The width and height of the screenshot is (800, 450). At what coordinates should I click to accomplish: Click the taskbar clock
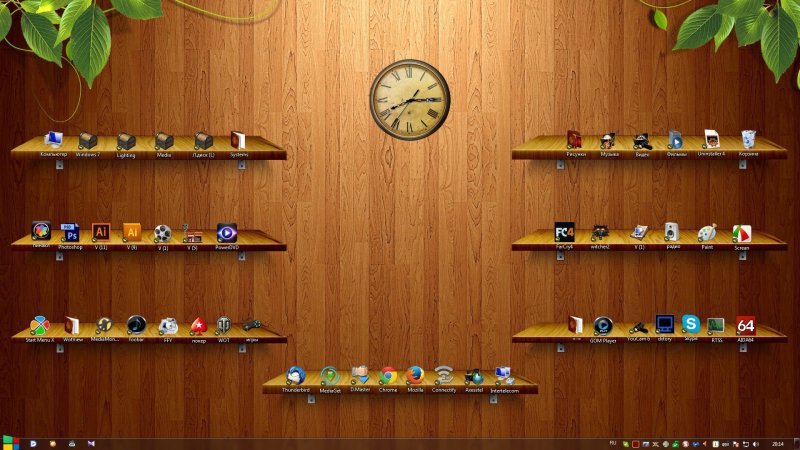(x=778, y=442)
